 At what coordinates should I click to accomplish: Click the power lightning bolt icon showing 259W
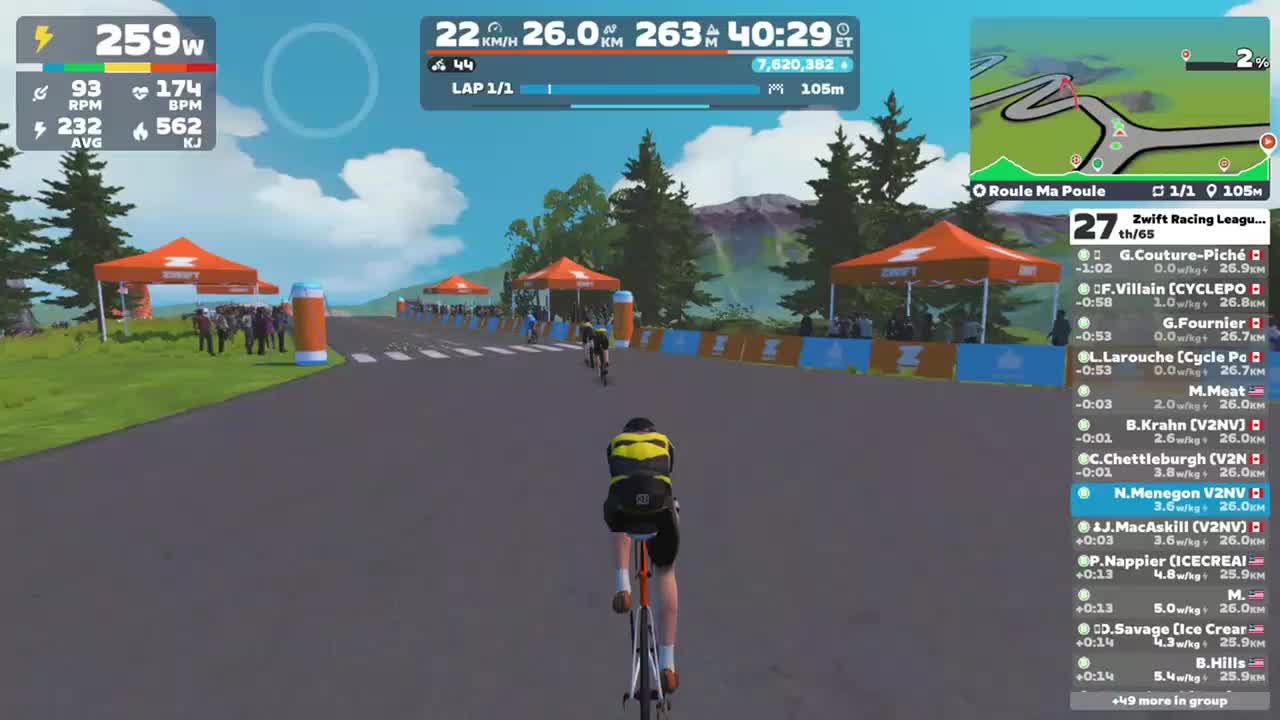click(x=42, y=39)
